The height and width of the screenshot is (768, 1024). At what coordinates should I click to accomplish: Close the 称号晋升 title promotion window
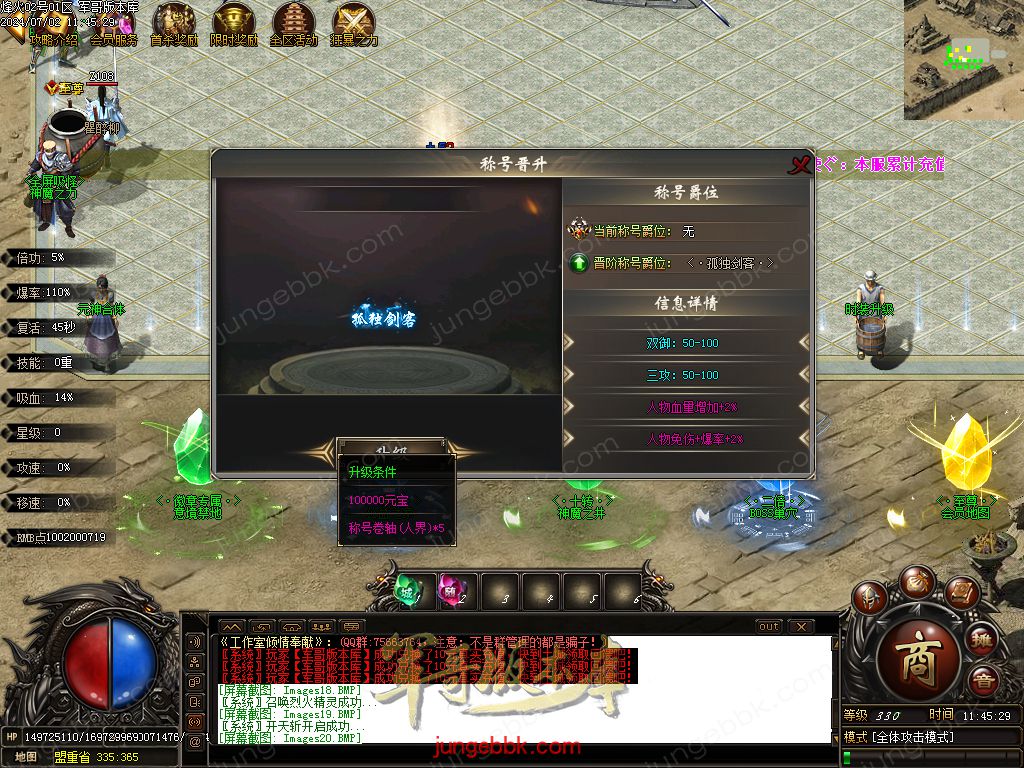[798, 165]
